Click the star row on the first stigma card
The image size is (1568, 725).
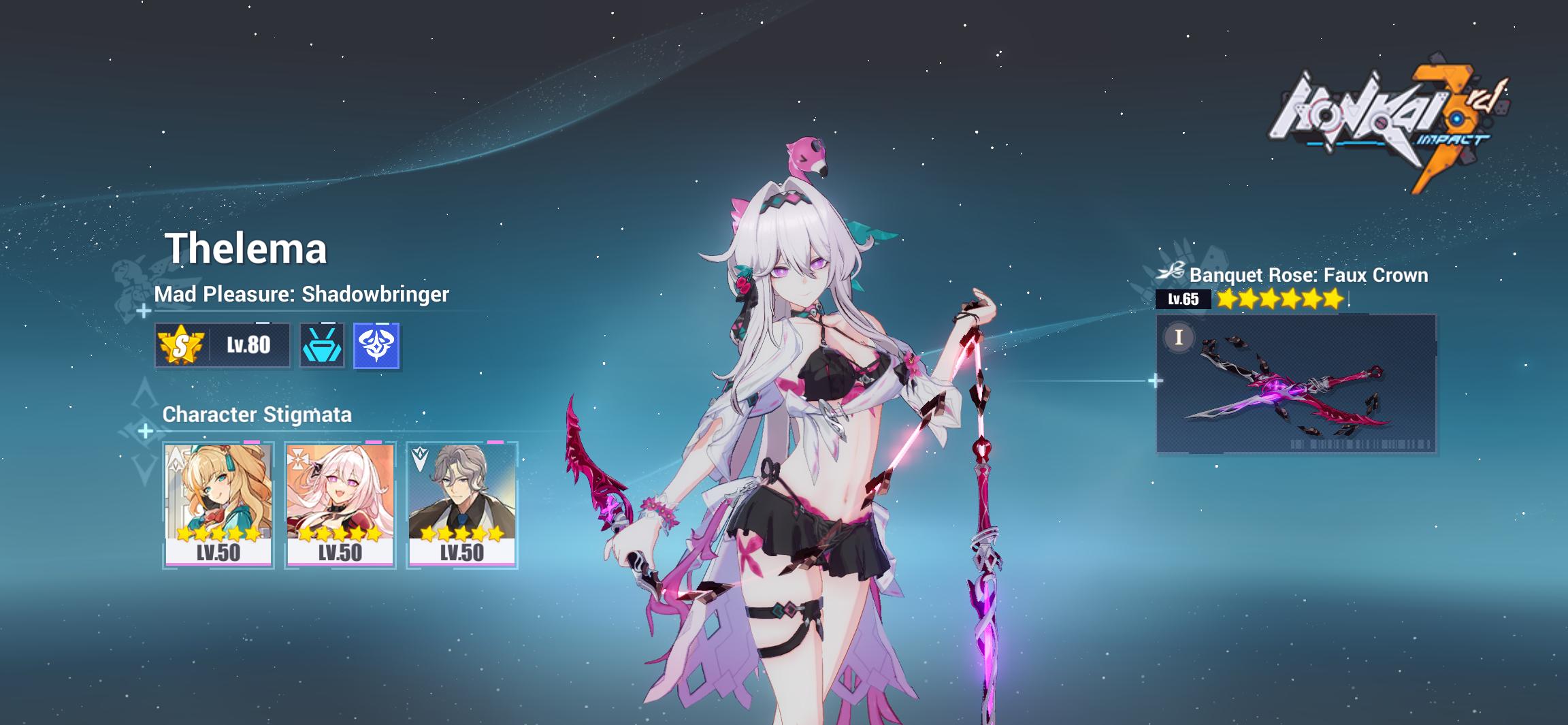(219, 534)
